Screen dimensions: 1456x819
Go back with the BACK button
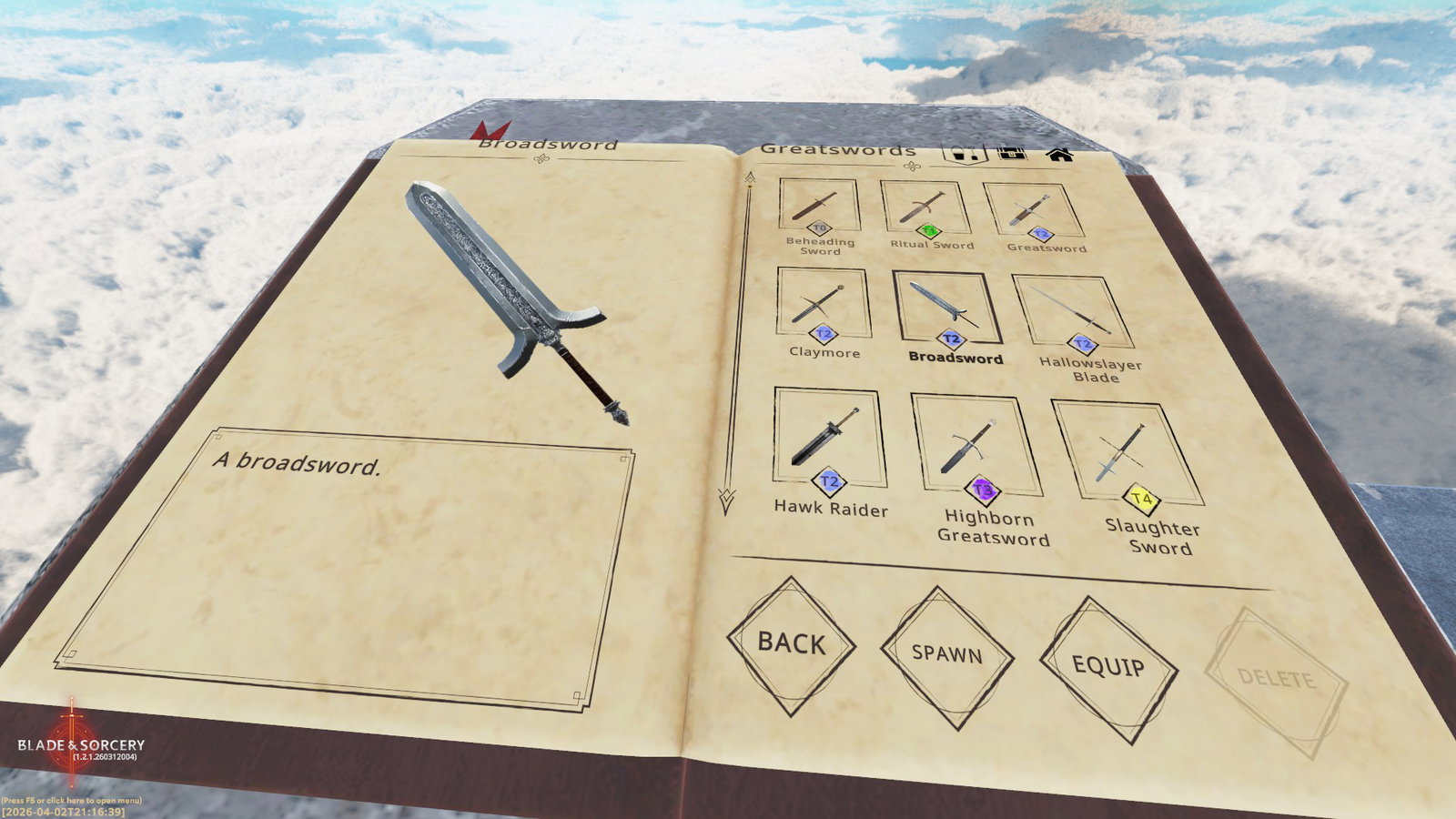point(791,643)
